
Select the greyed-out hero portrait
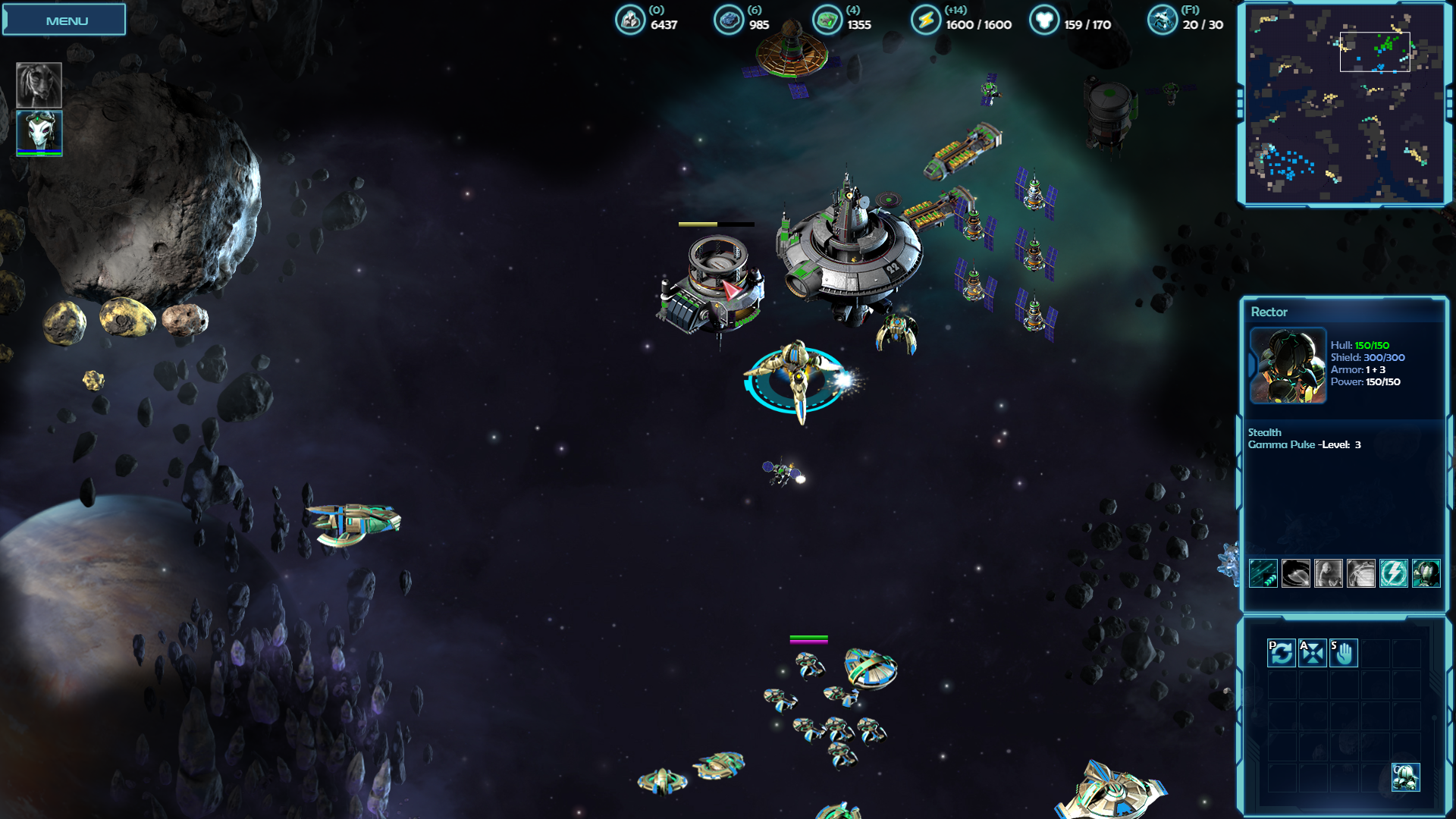[x=39, y=84]
